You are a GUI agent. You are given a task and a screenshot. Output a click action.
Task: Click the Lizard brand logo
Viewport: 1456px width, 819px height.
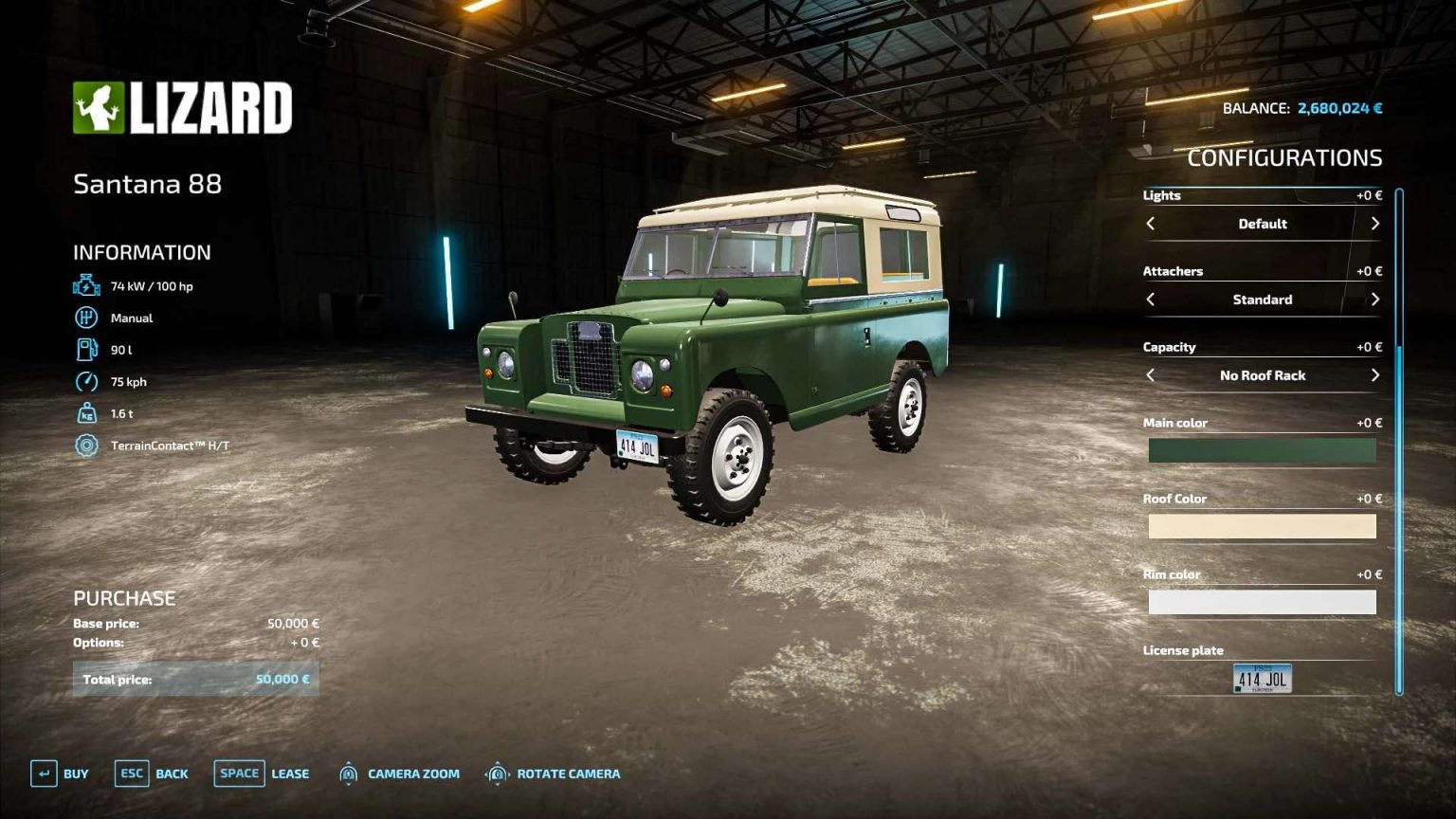click(183, 107)
